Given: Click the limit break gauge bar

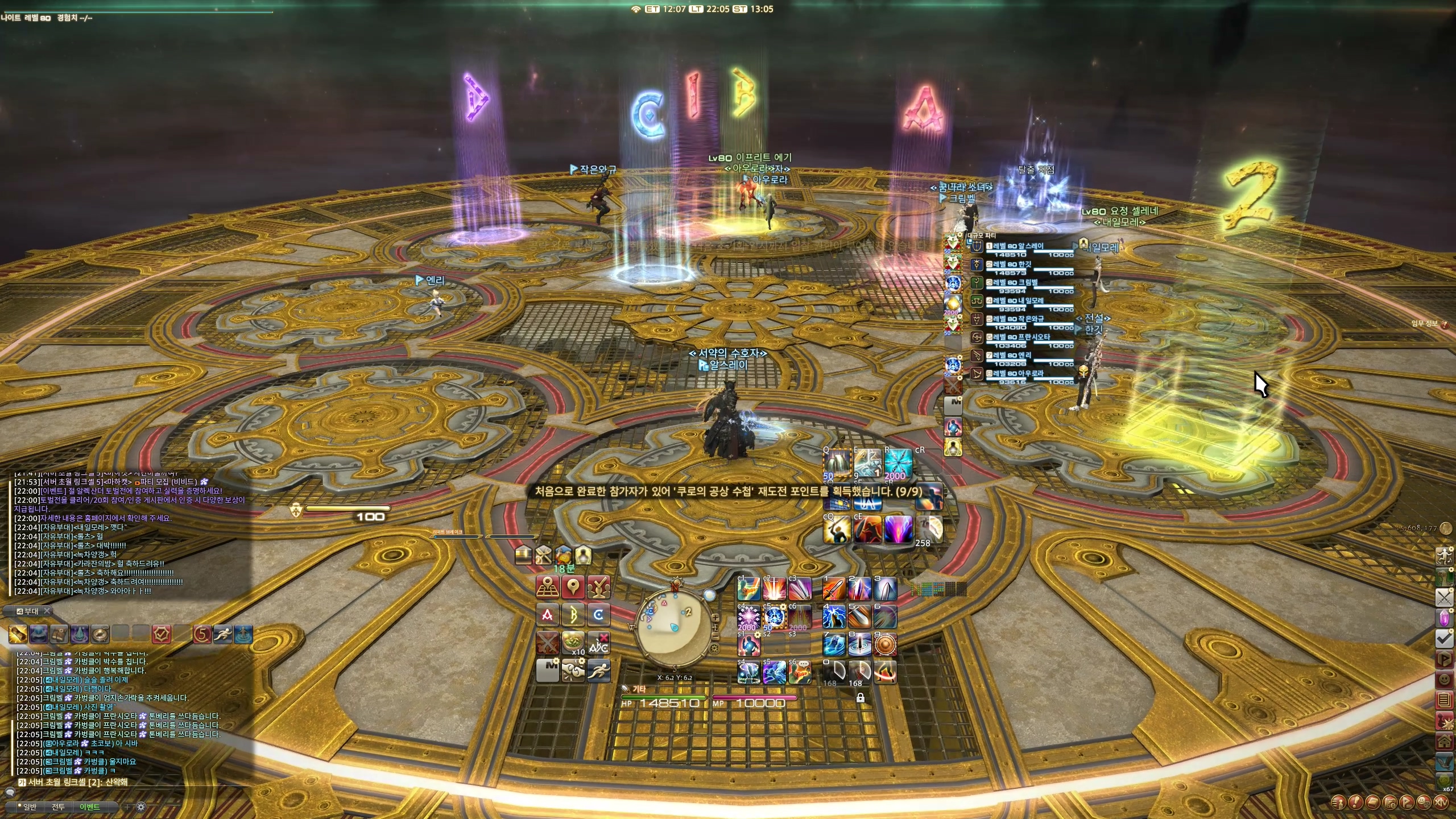Looking at the screenshot, I should (483, 536).
